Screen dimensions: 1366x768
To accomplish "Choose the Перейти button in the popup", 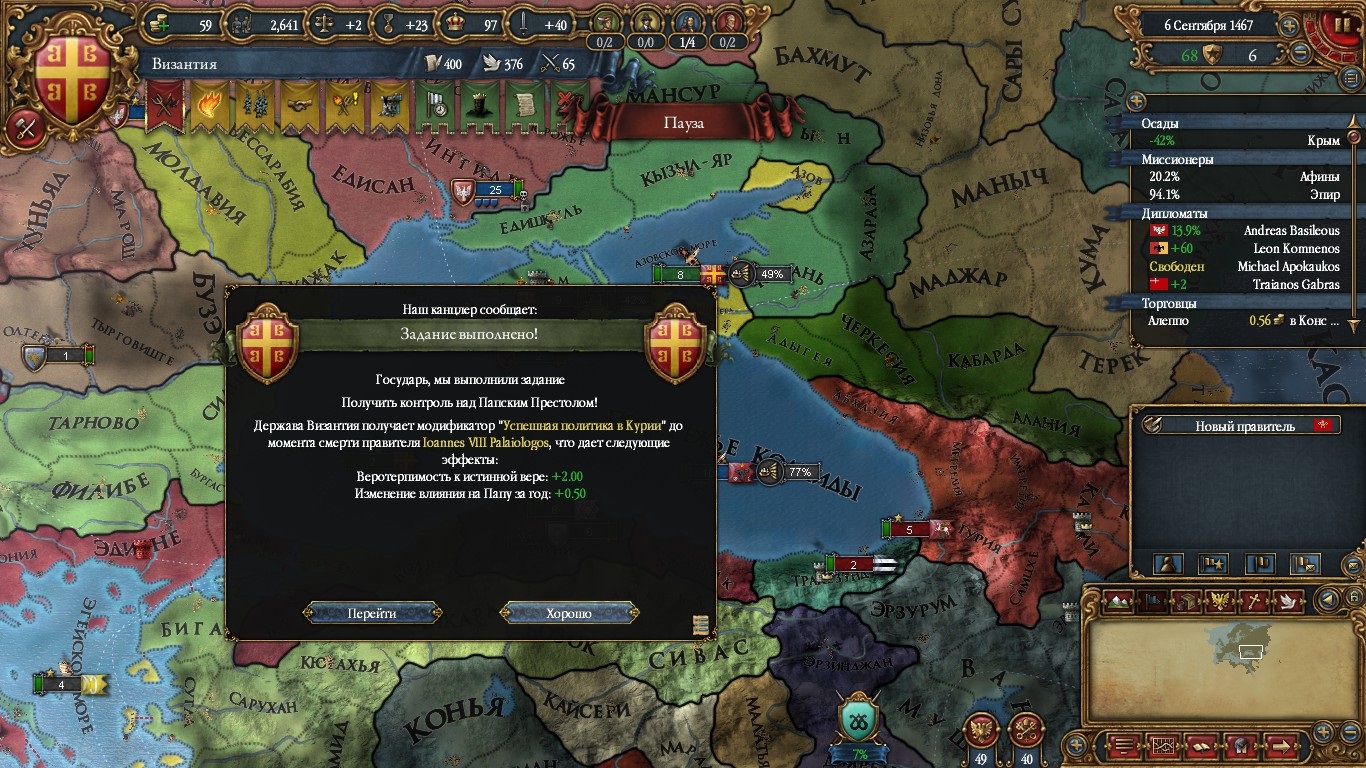I will click(372, 613).
